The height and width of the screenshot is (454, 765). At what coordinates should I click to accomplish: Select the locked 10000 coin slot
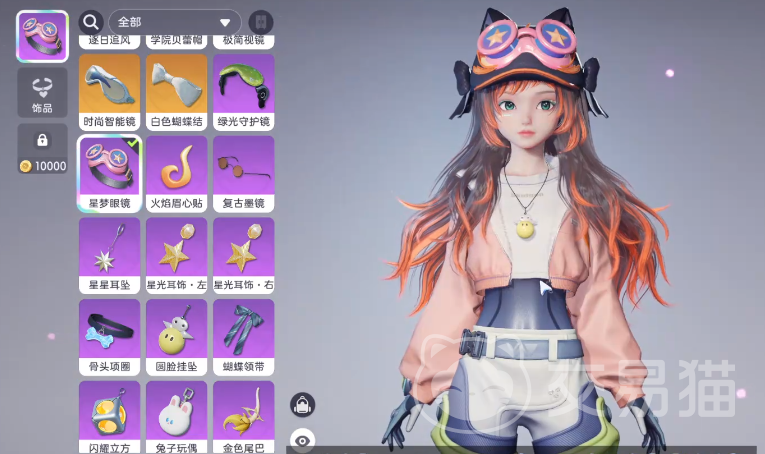pyautogui.click(x=42, y=149)
